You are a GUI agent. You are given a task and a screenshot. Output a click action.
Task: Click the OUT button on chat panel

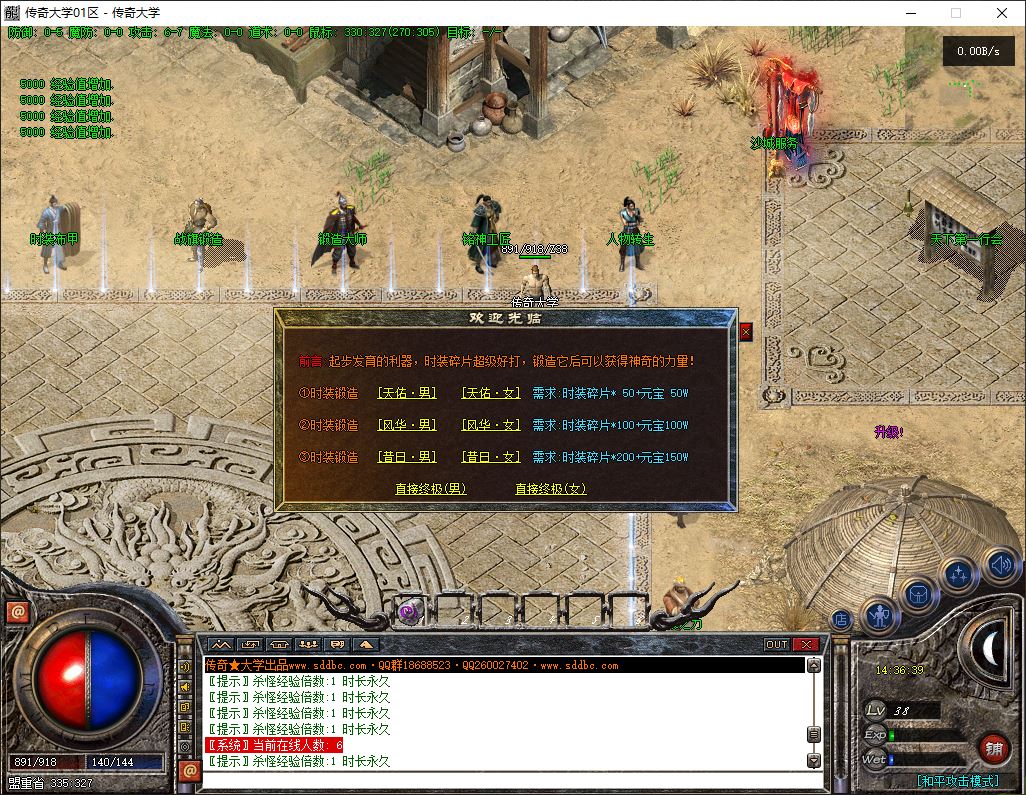tap(777, 645)
